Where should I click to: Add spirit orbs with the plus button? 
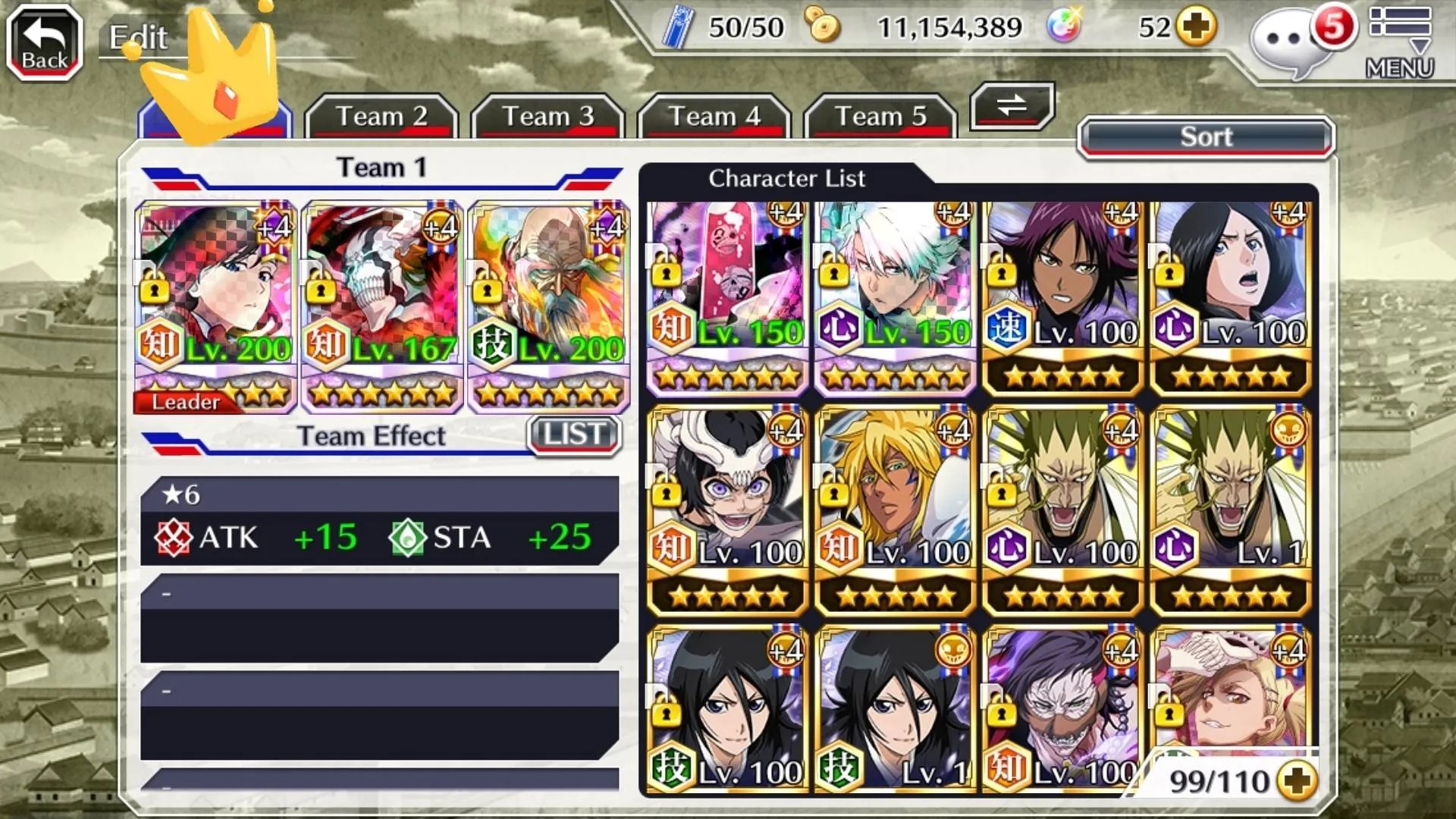tap(1197, 28)
